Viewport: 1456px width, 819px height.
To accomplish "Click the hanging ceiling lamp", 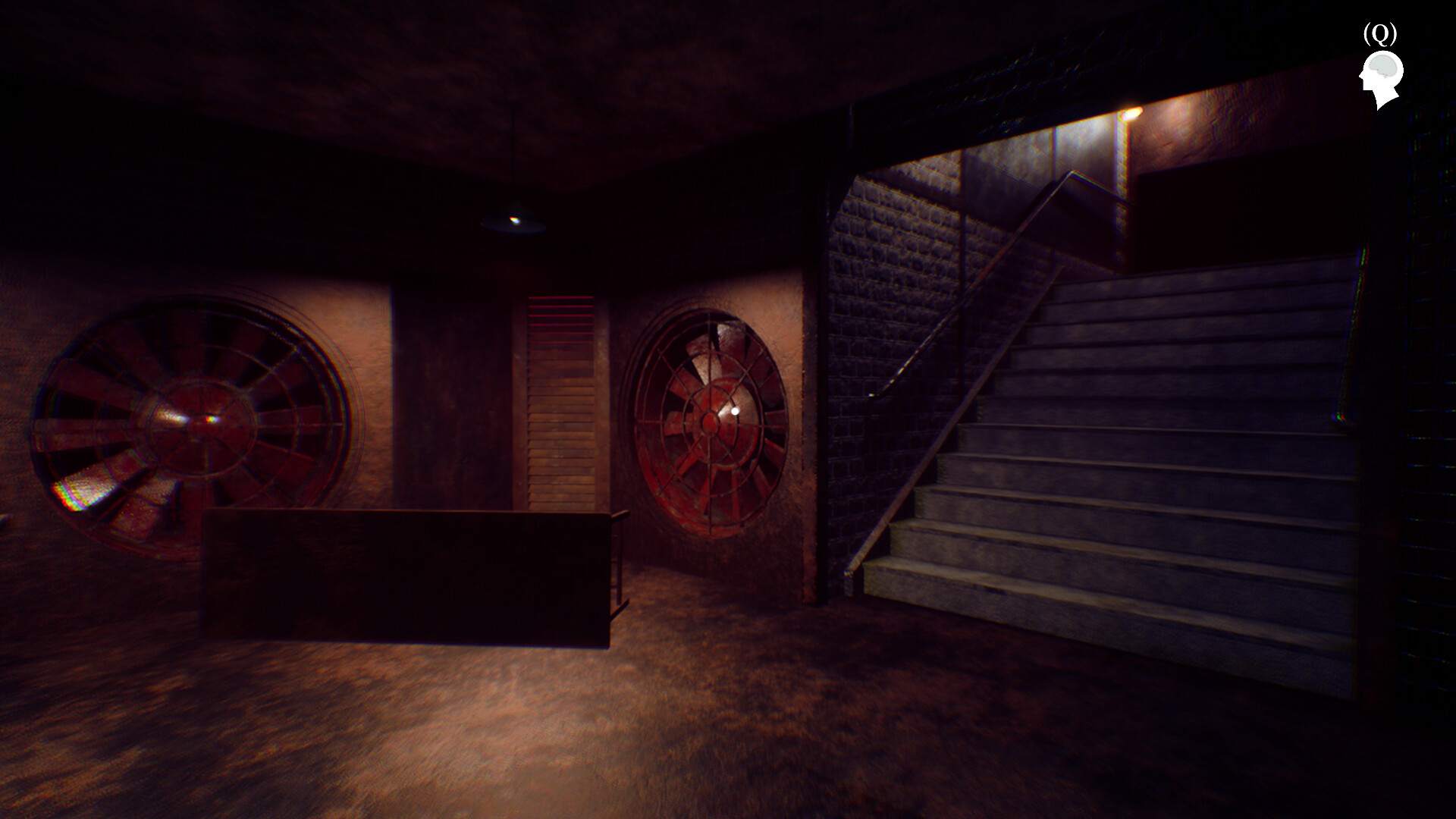I will point(514,220).
